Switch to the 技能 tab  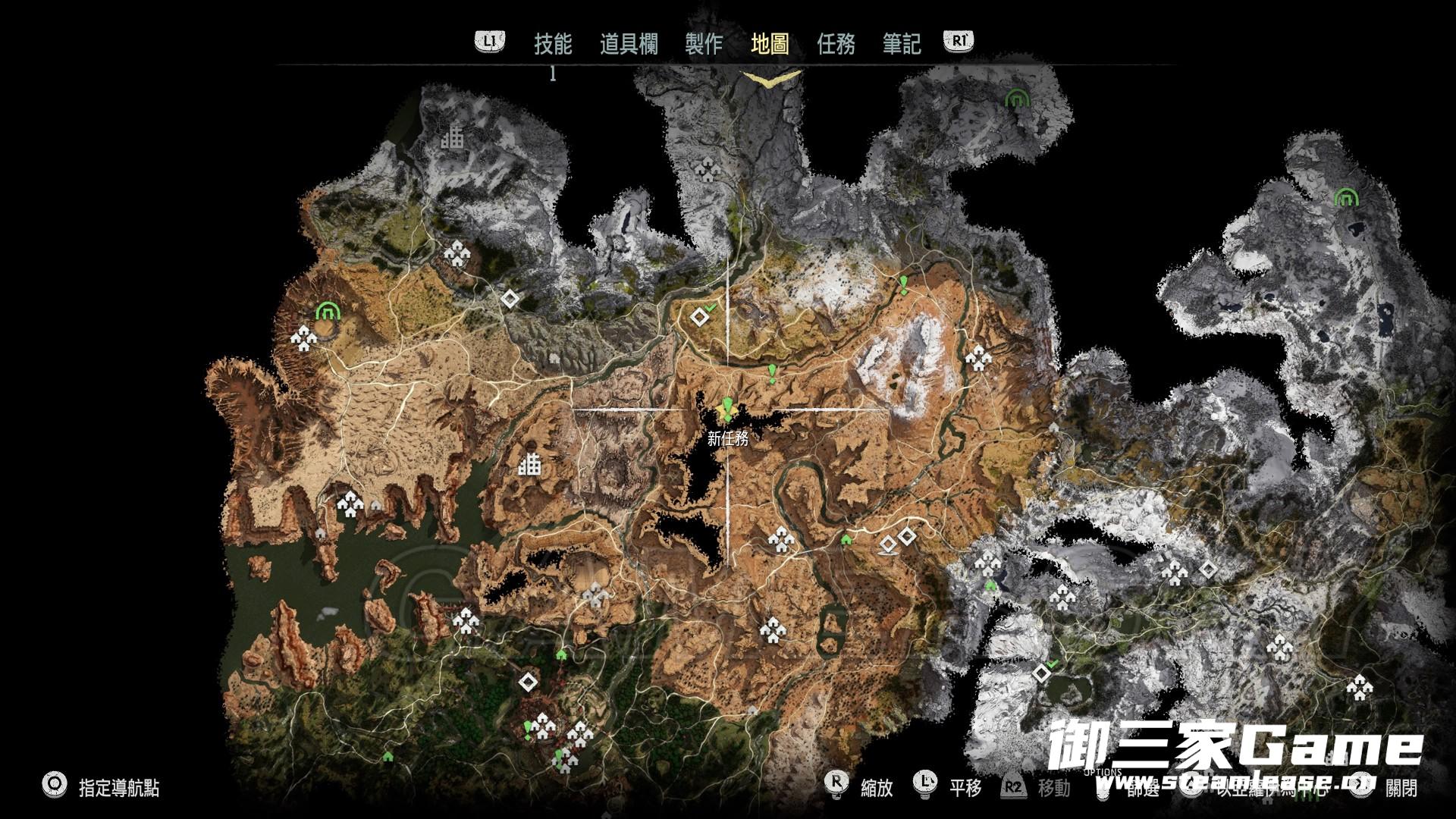tap(552, 44)
